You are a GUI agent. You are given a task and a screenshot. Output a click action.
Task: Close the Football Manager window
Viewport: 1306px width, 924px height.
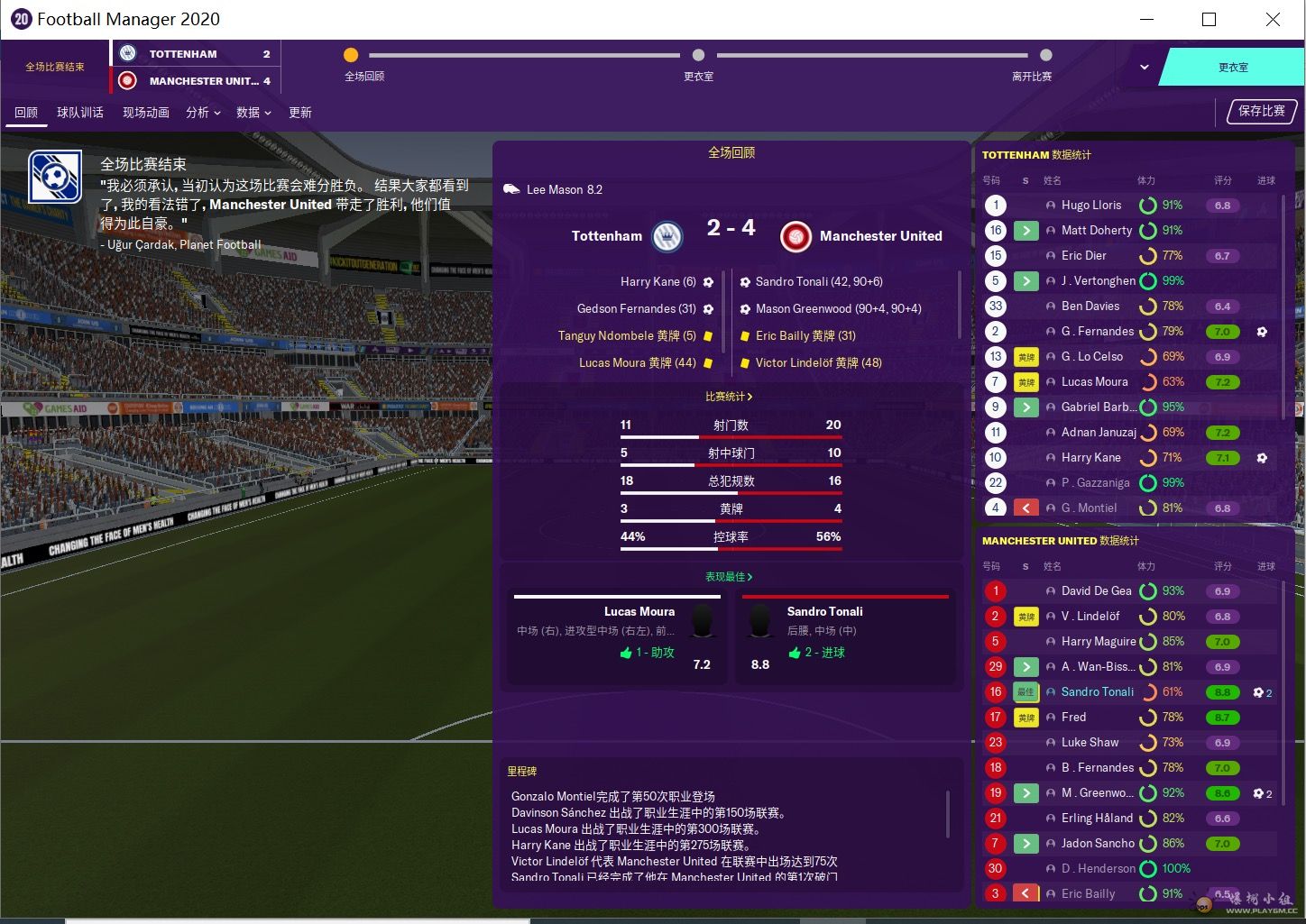1273,20
